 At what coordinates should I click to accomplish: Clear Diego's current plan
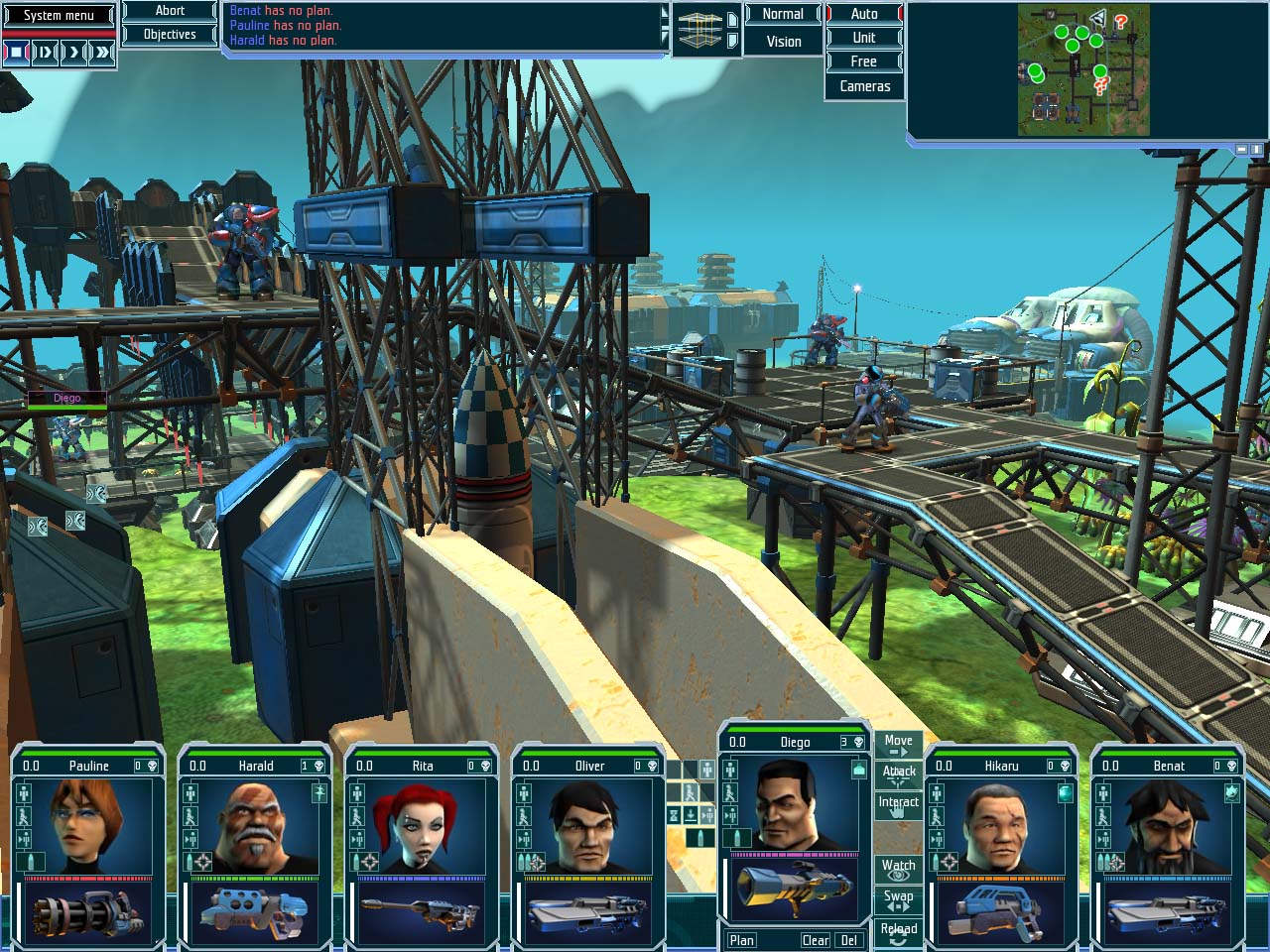(816, 940)
